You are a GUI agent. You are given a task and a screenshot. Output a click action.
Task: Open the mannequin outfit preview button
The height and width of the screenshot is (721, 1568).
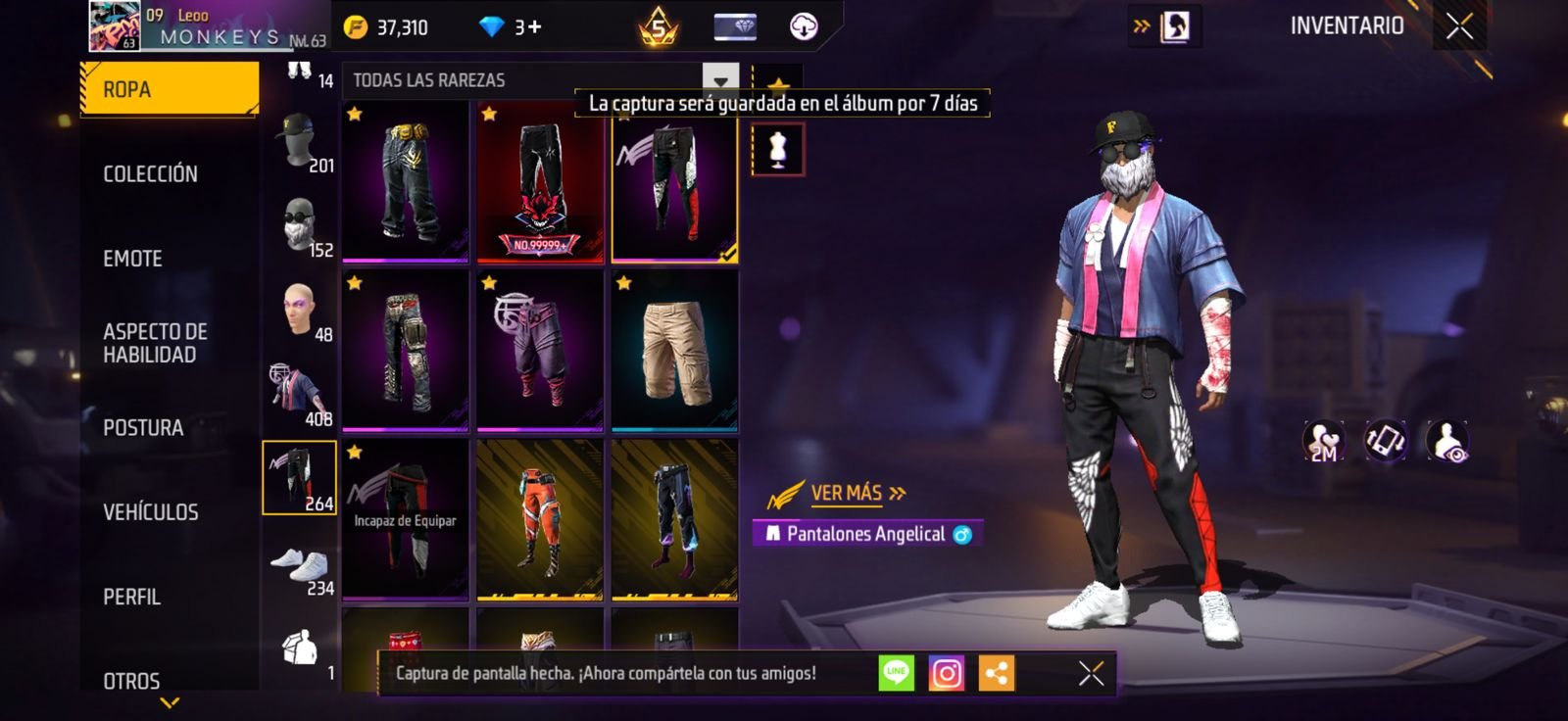(778, 150)
